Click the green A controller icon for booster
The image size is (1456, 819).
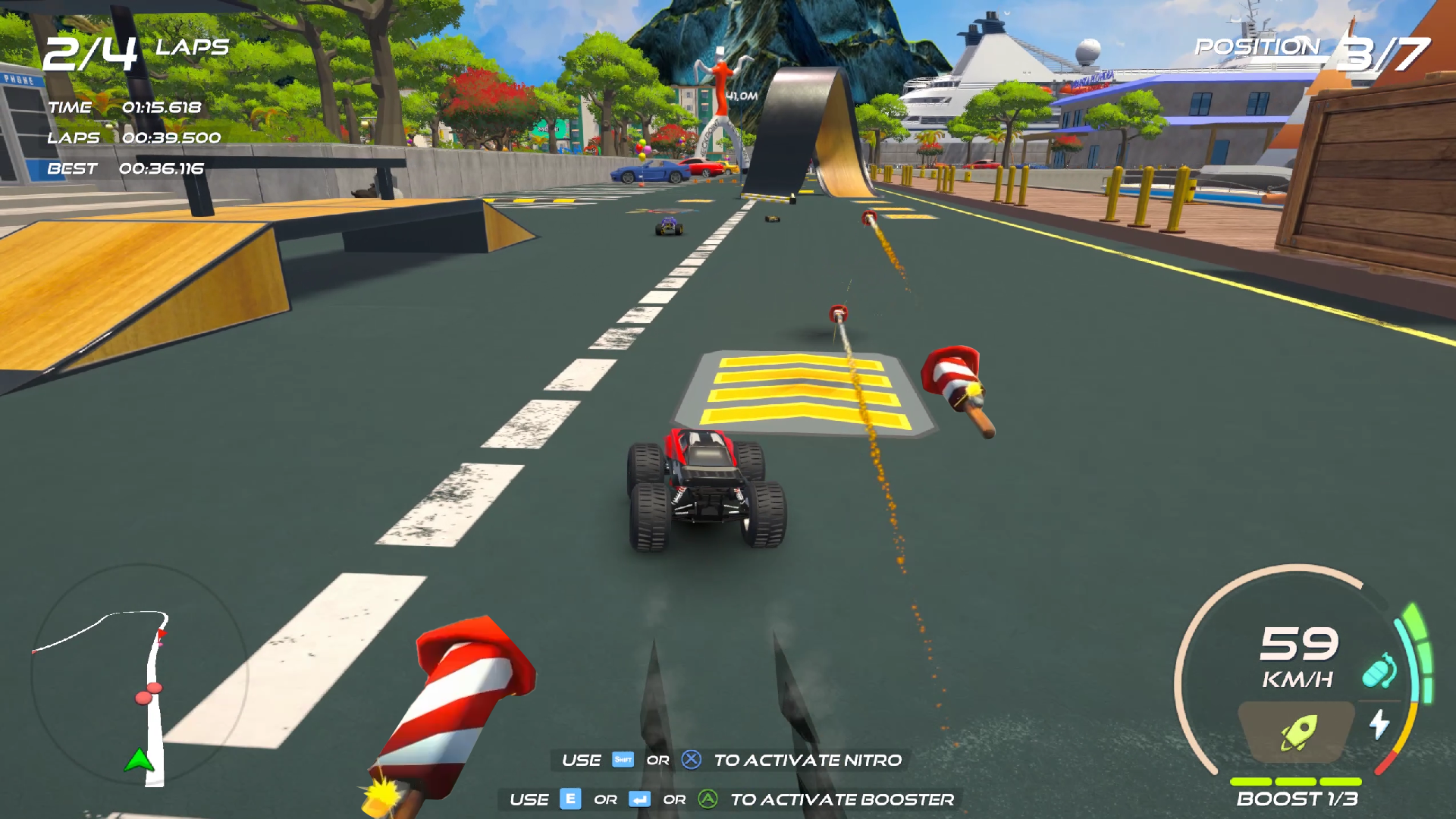click(708, 799)
